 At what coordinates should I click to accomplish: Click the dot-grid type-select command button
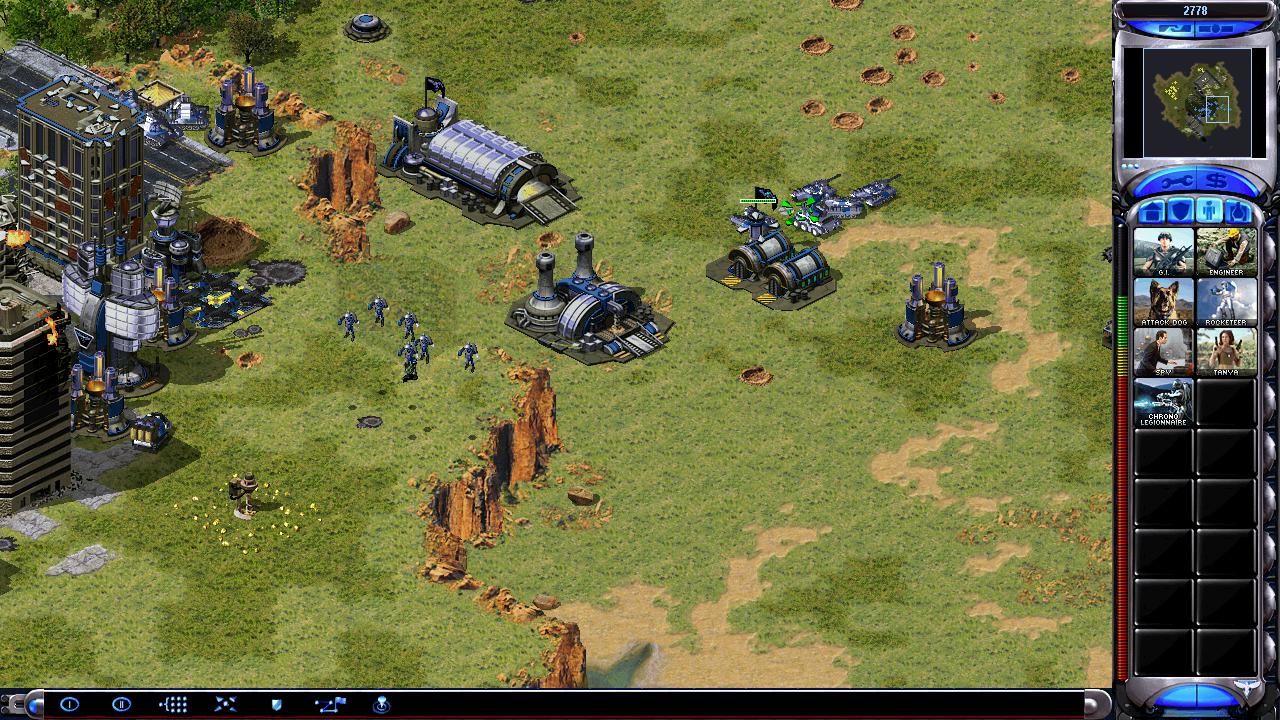(173, 704)
